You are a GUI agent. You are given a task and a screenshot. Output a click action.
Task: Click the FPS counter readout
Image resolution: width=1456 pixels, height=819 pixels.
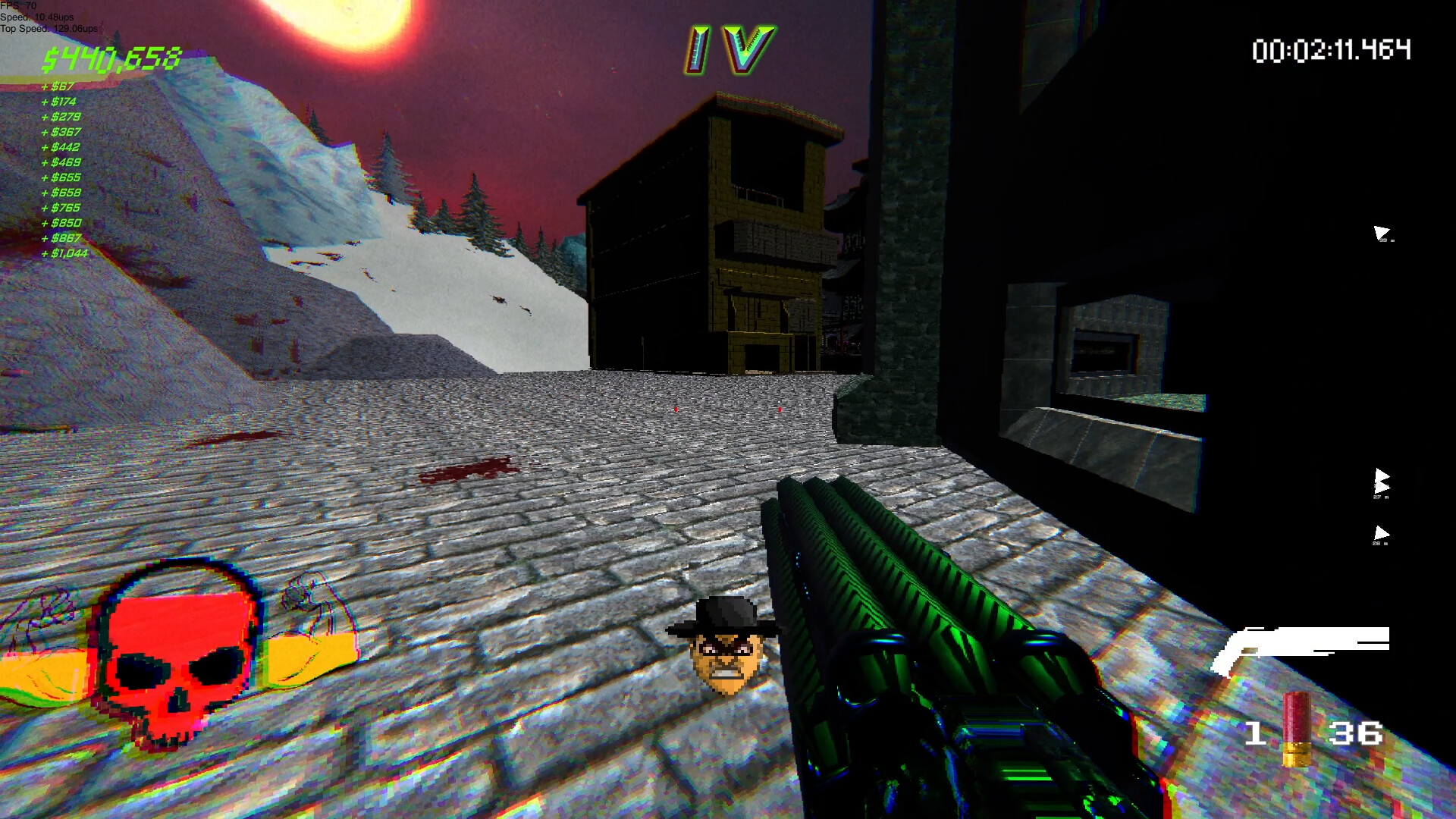pyautogui.click(x=19, y=6)
